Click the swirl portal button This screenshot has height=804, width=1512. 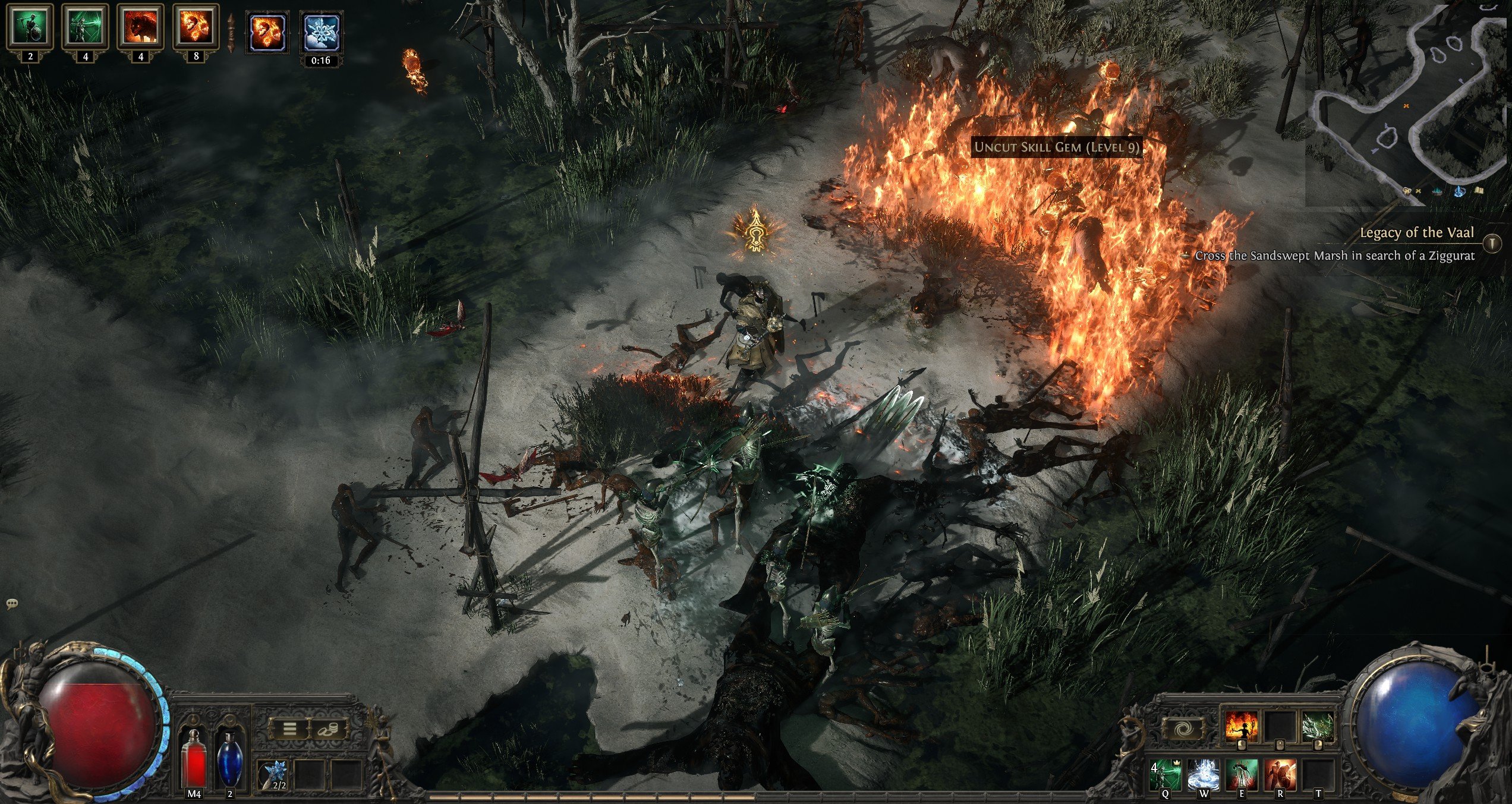pyautogui.click(x=1182, y=728)
